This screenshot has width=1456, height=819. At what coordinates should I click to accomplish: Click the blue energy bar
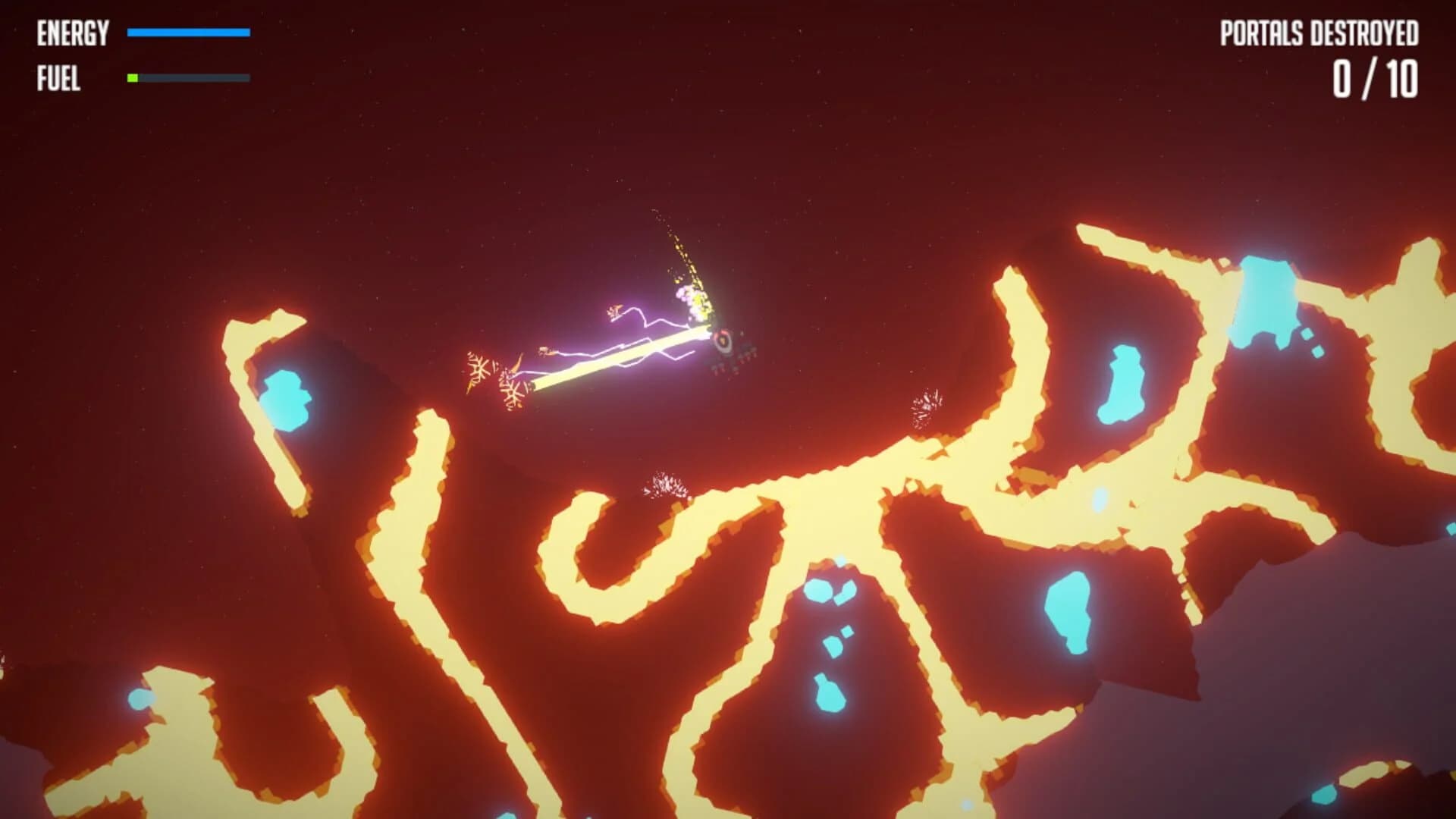point(190,33)
